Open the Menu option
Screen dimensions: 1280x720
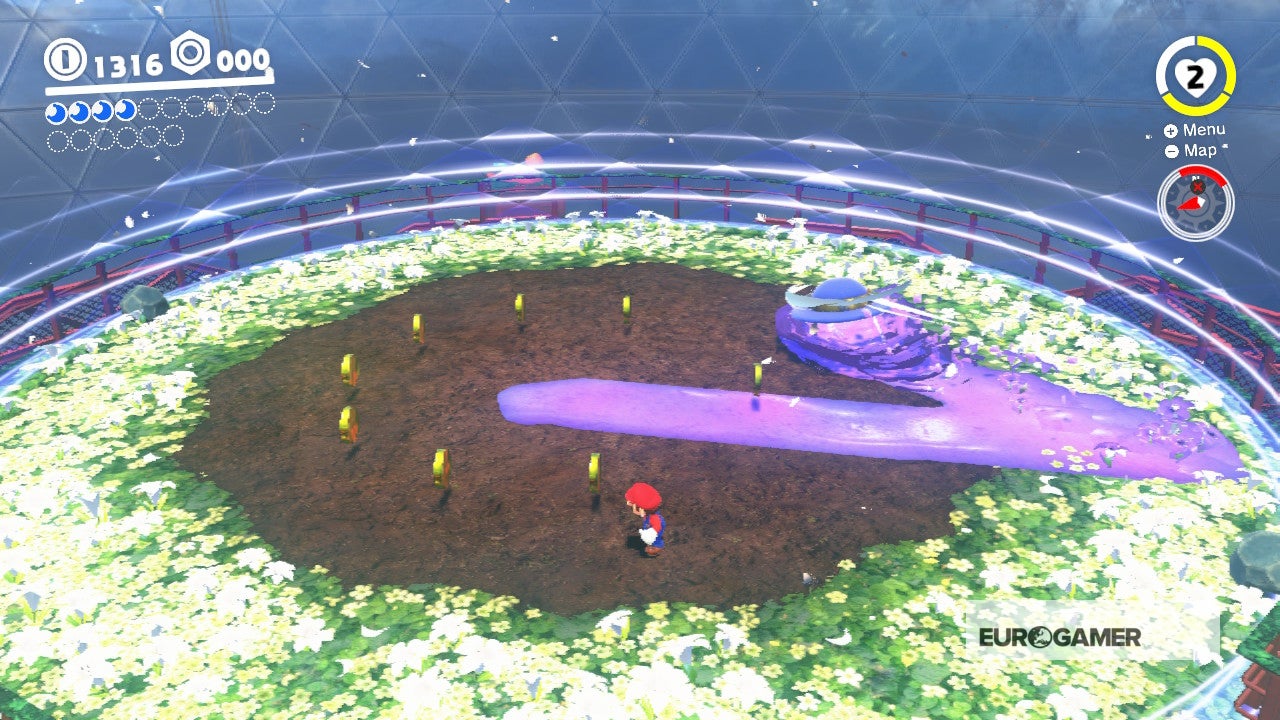tap(1203, 130)
